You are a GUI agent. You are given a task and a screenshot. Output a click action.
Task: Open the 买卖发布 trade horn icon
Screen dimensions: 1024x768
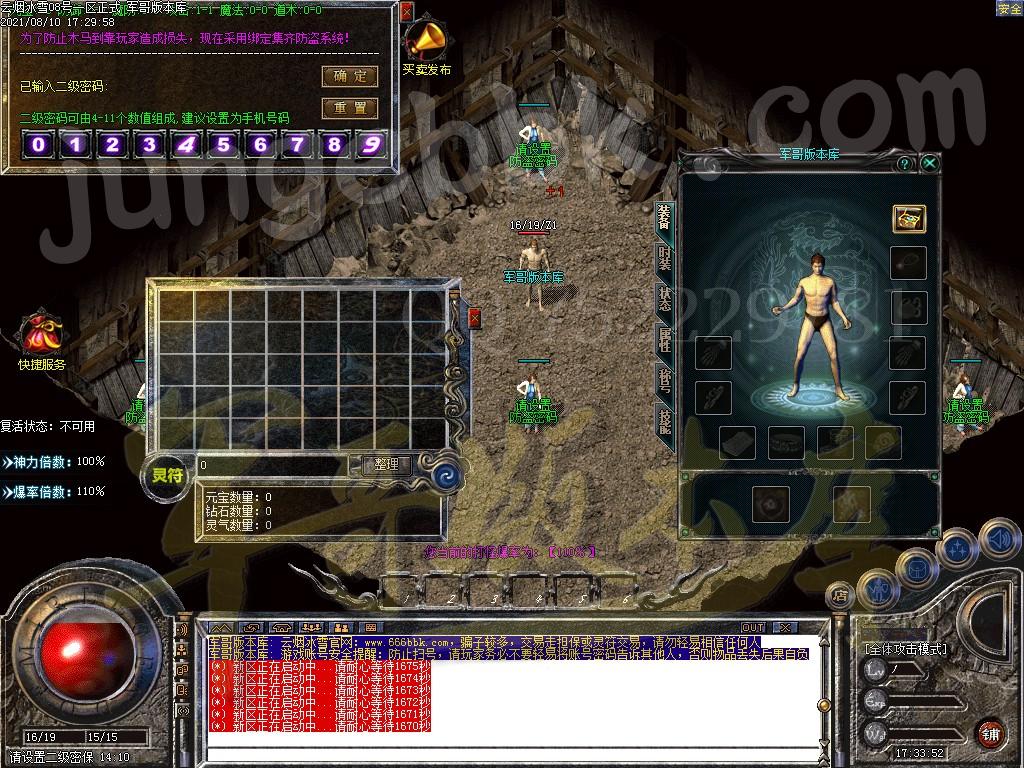coord(427,42)
